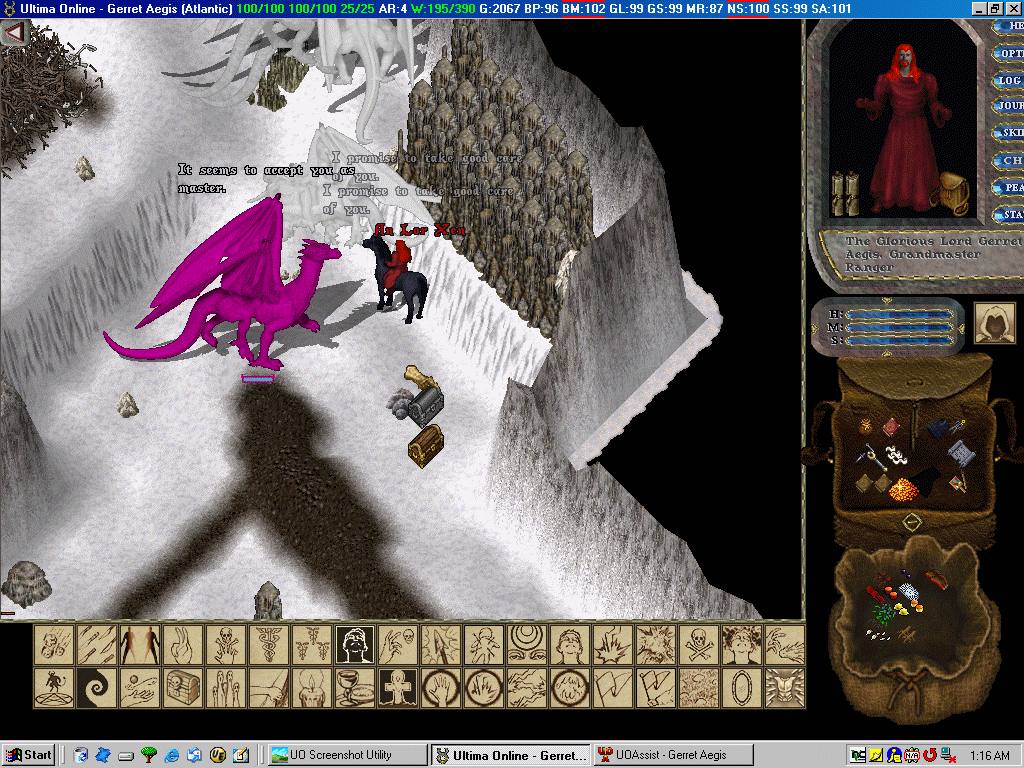The width and height of the screenshot is (1024, 768).
Task: Click the hooded figure icon
Action: coord(994,323)
